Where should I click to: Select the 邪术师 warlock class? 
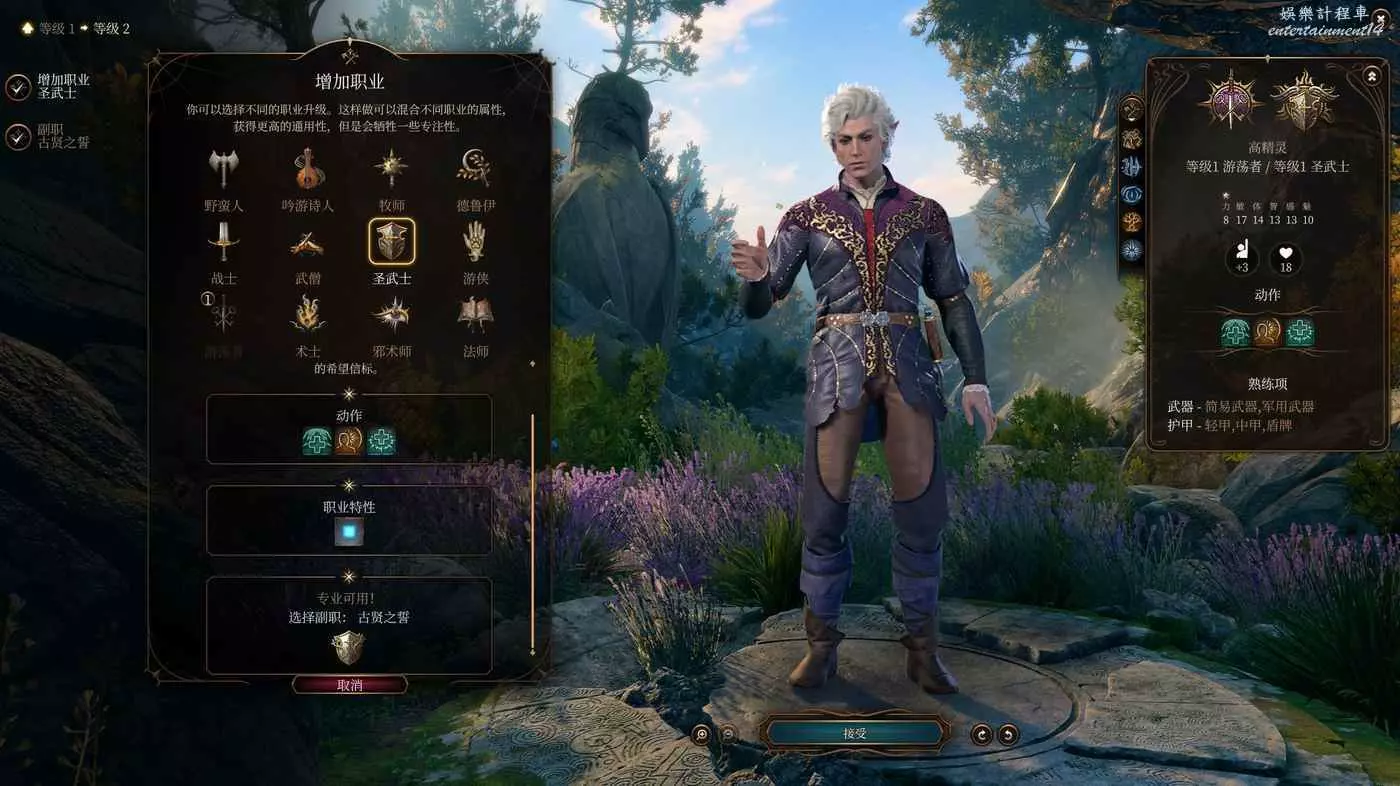tap(391, 316)
